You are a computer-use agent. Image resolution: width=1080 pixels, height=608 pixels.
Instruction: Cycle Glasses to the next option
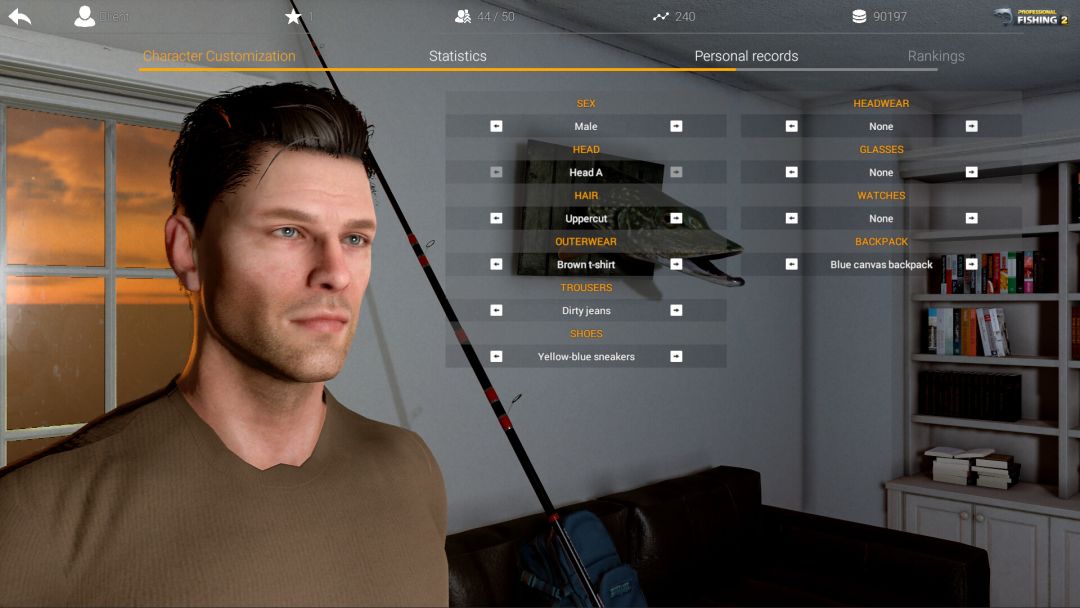[971, 172]
